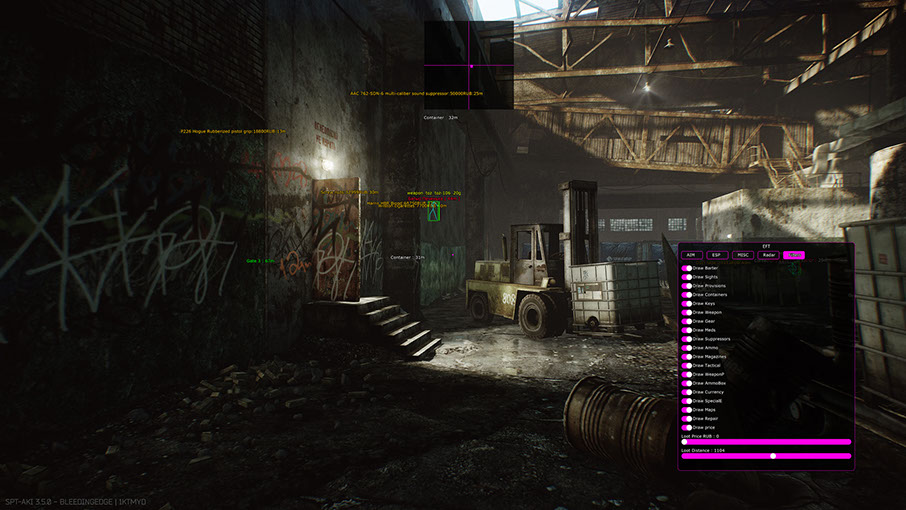The image size is (906, 510).
Task: Toggle Draw Provisions filter
Action: click(x=687, y=286)
